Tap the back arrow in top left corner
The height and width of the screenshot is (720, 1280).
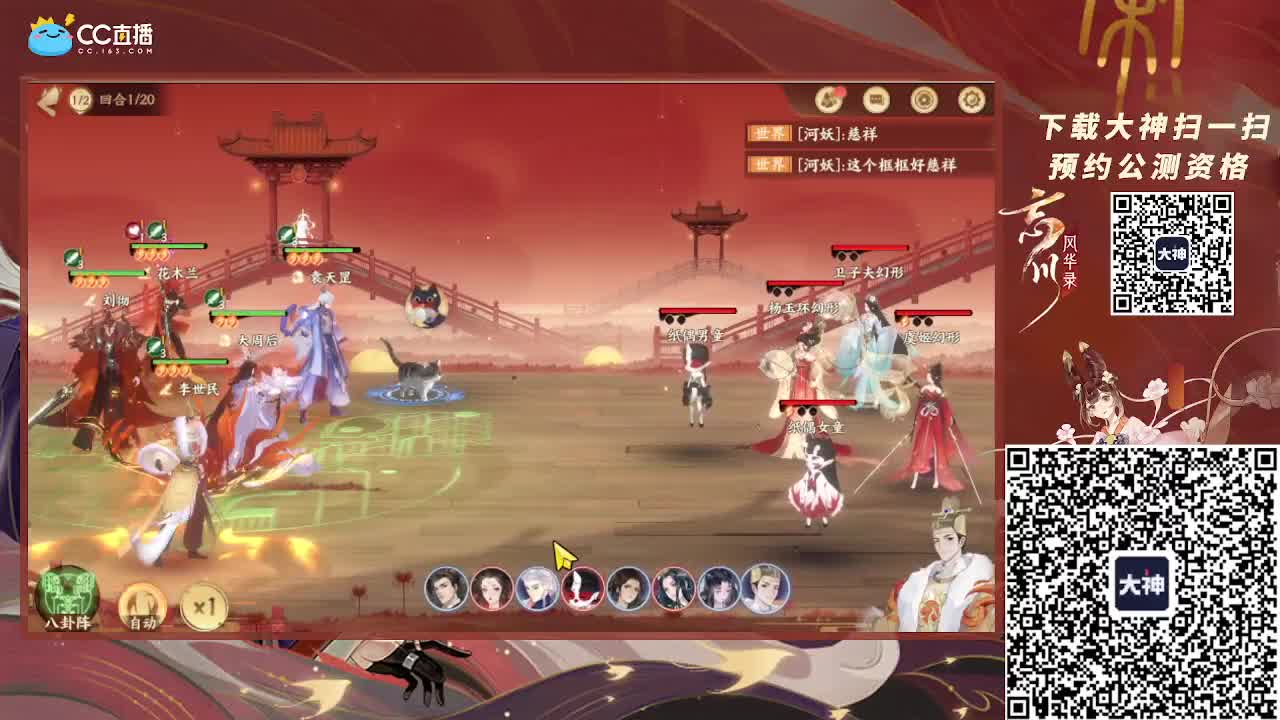tap(45, 99)
